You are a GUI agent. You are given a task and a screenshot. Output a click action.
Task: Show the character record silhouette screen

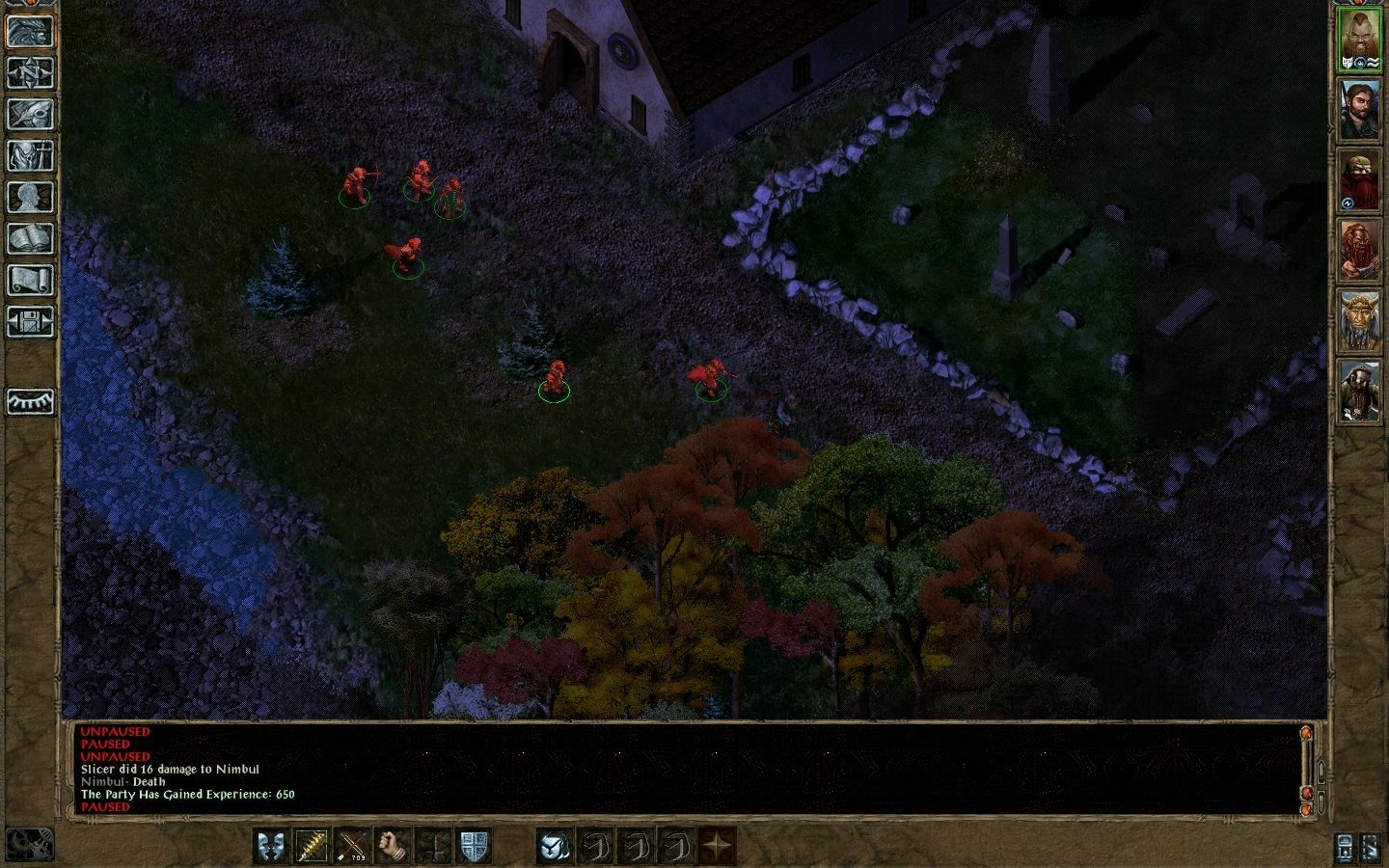coord(30,197)
